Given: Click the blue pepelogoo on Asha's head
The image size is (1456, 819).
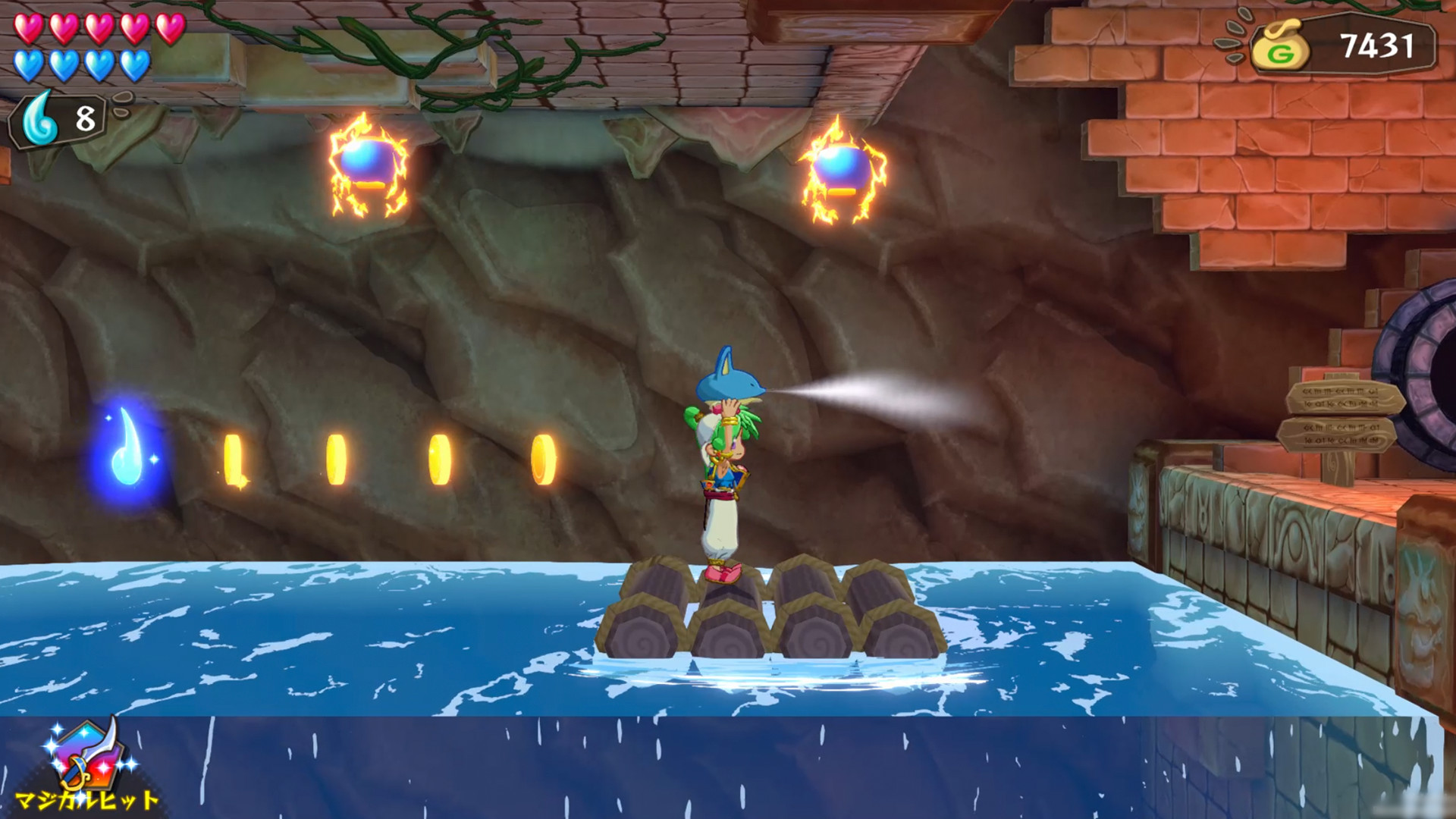Looking at the screenshot, I should 728,383.
